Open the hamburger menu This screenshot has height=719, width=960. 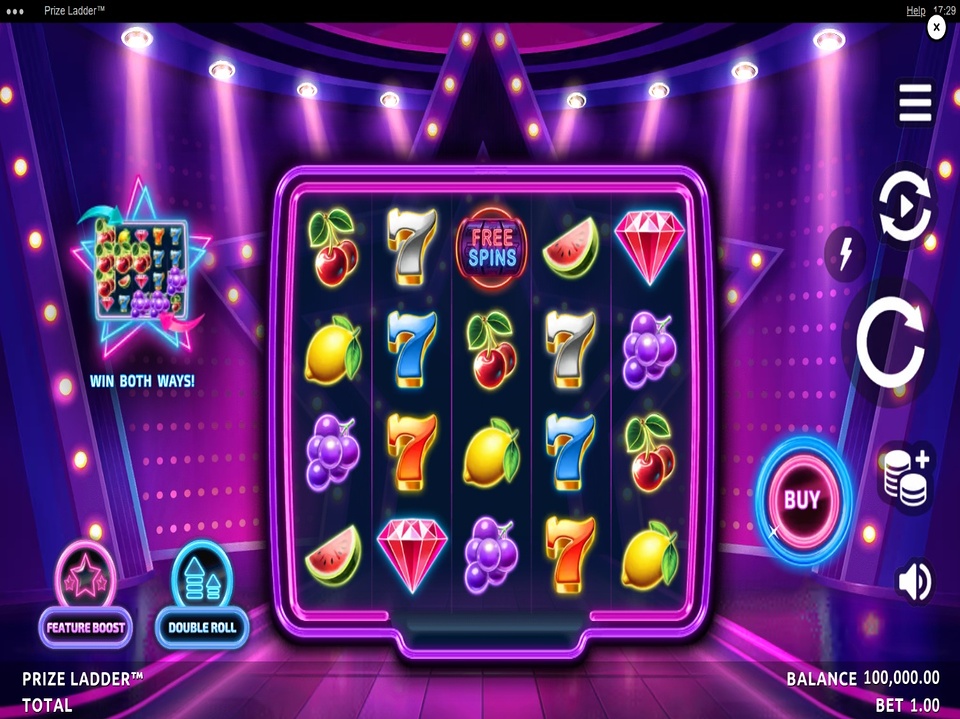914,103
